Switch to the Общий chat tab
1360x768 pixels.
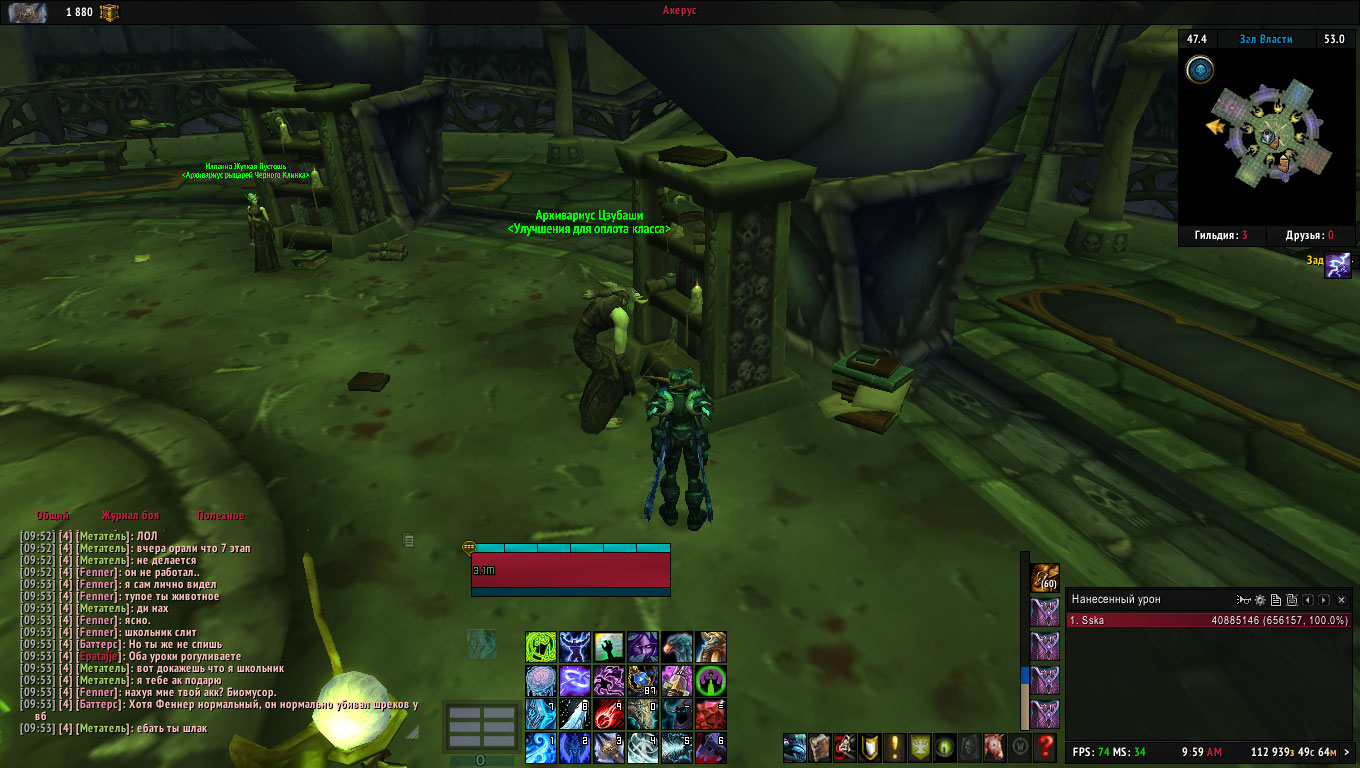53,516
